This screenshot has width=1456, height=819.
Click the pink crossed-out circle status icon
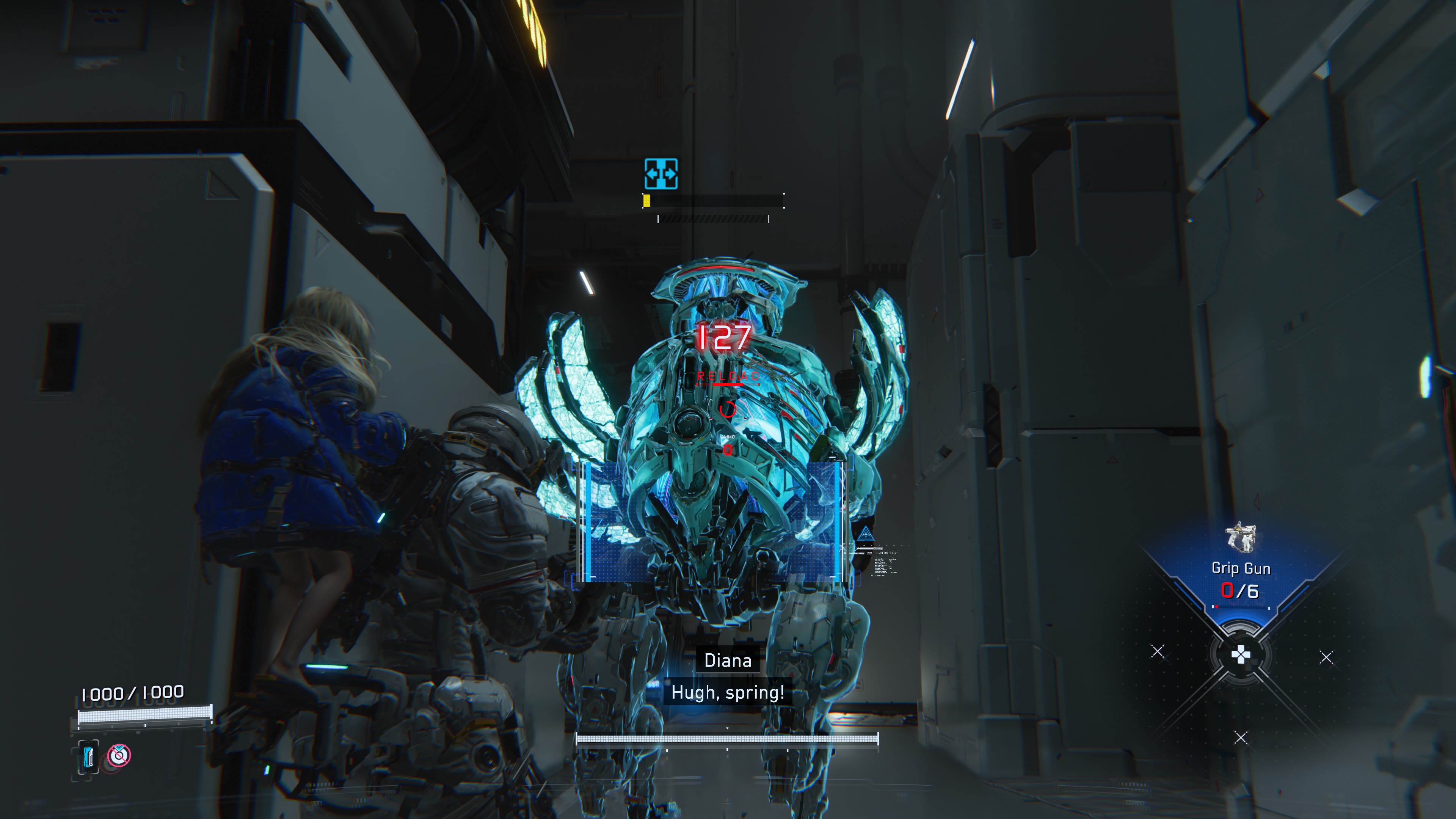119,755
